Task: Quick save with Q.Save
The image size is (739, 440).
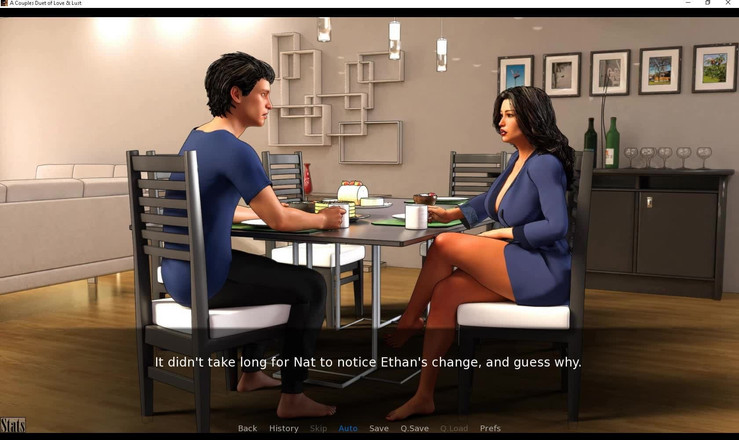Action: [414, 428]
